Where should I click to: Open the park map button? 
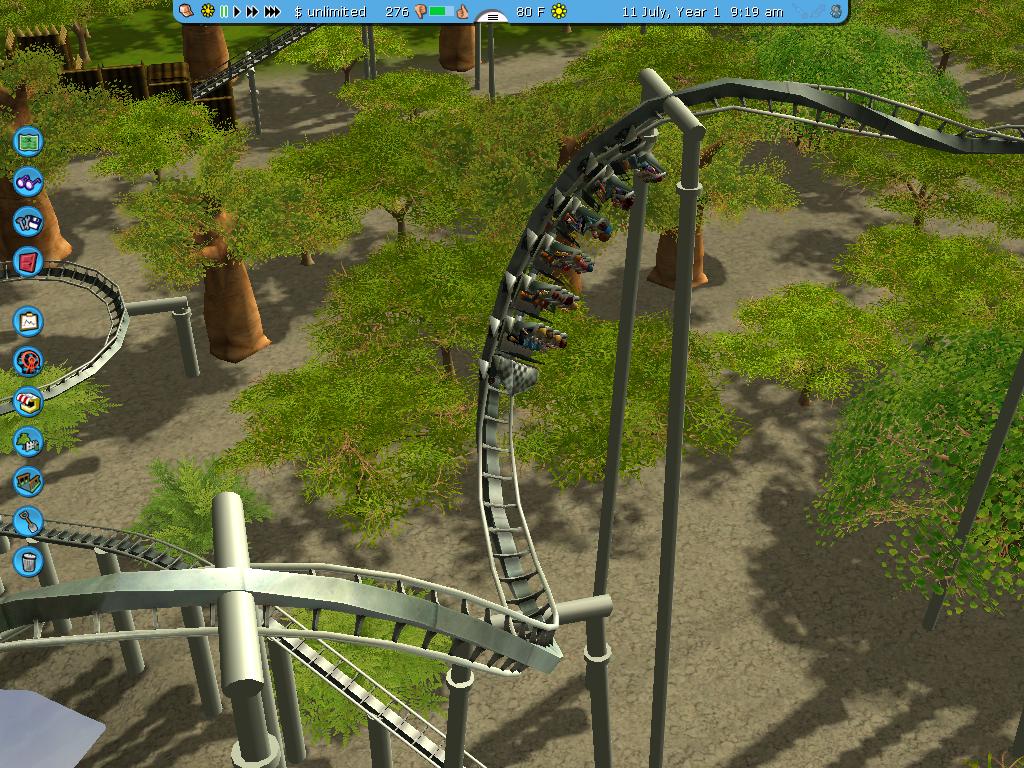[29, 141]
